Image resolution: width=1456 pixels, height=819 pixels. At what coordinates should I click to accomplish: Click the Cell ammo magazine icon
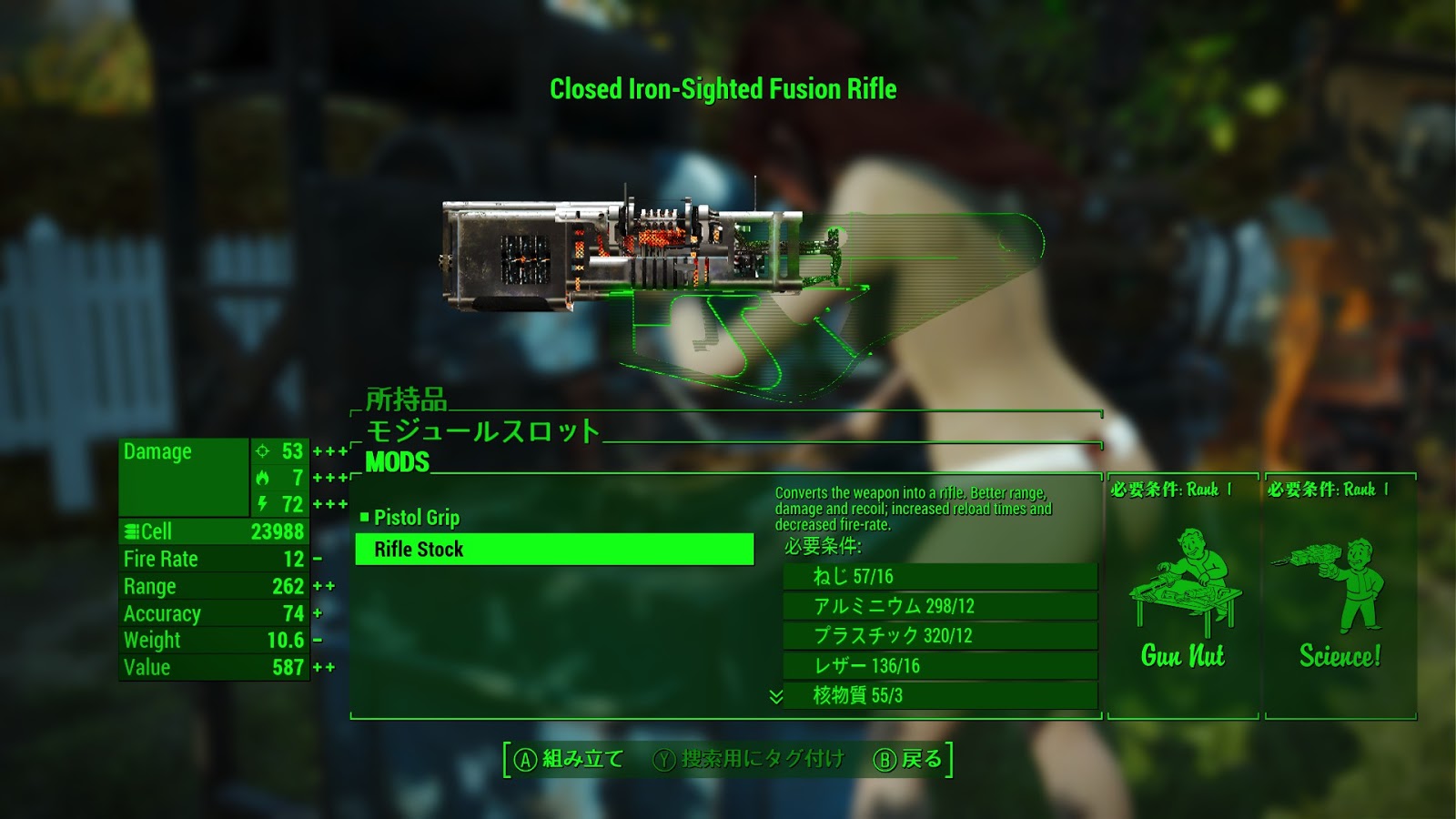pos(134,531)
